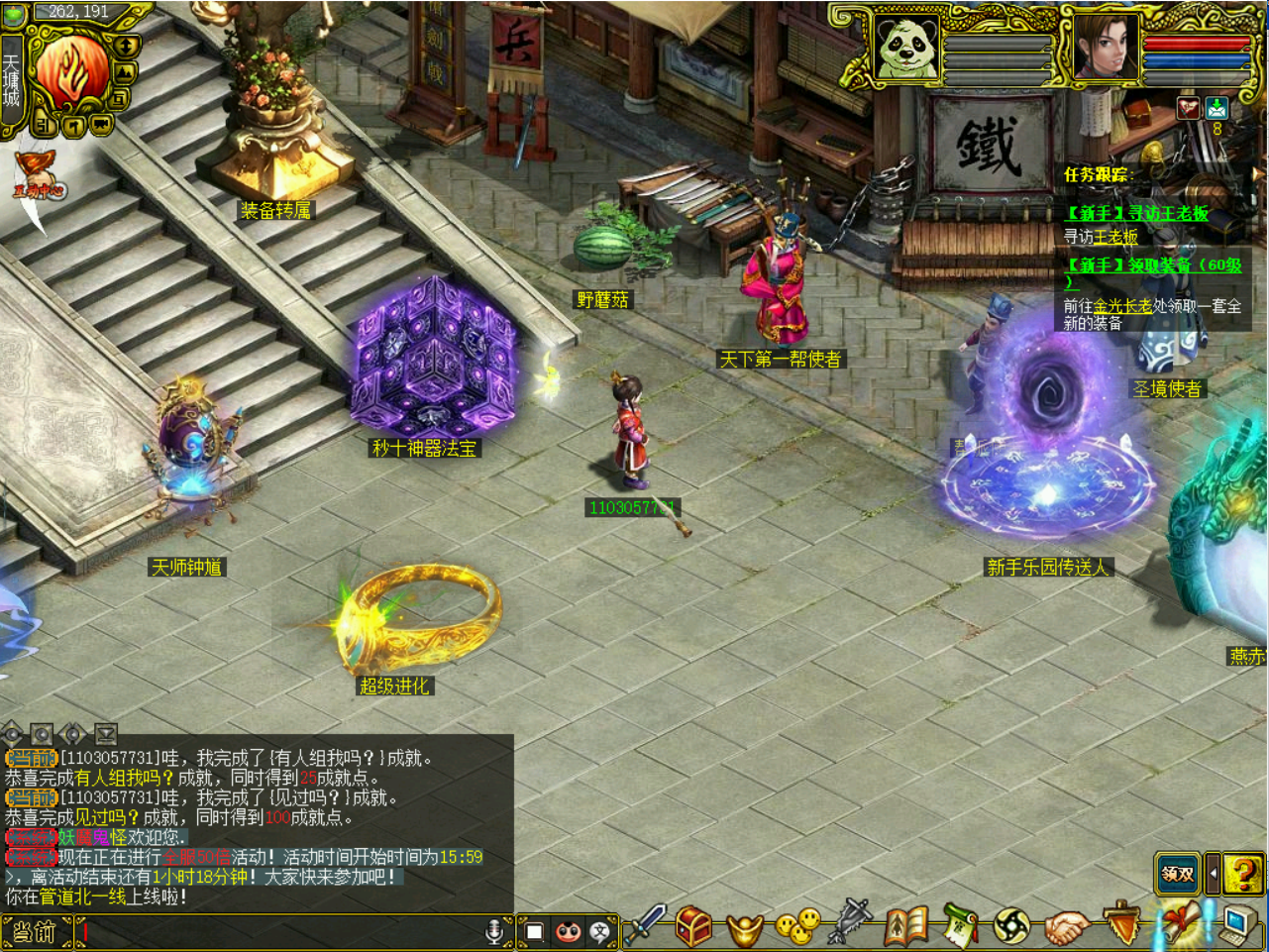Toggle the microphone voice chat button
1269x952 pixels.
tap(493, 931)
